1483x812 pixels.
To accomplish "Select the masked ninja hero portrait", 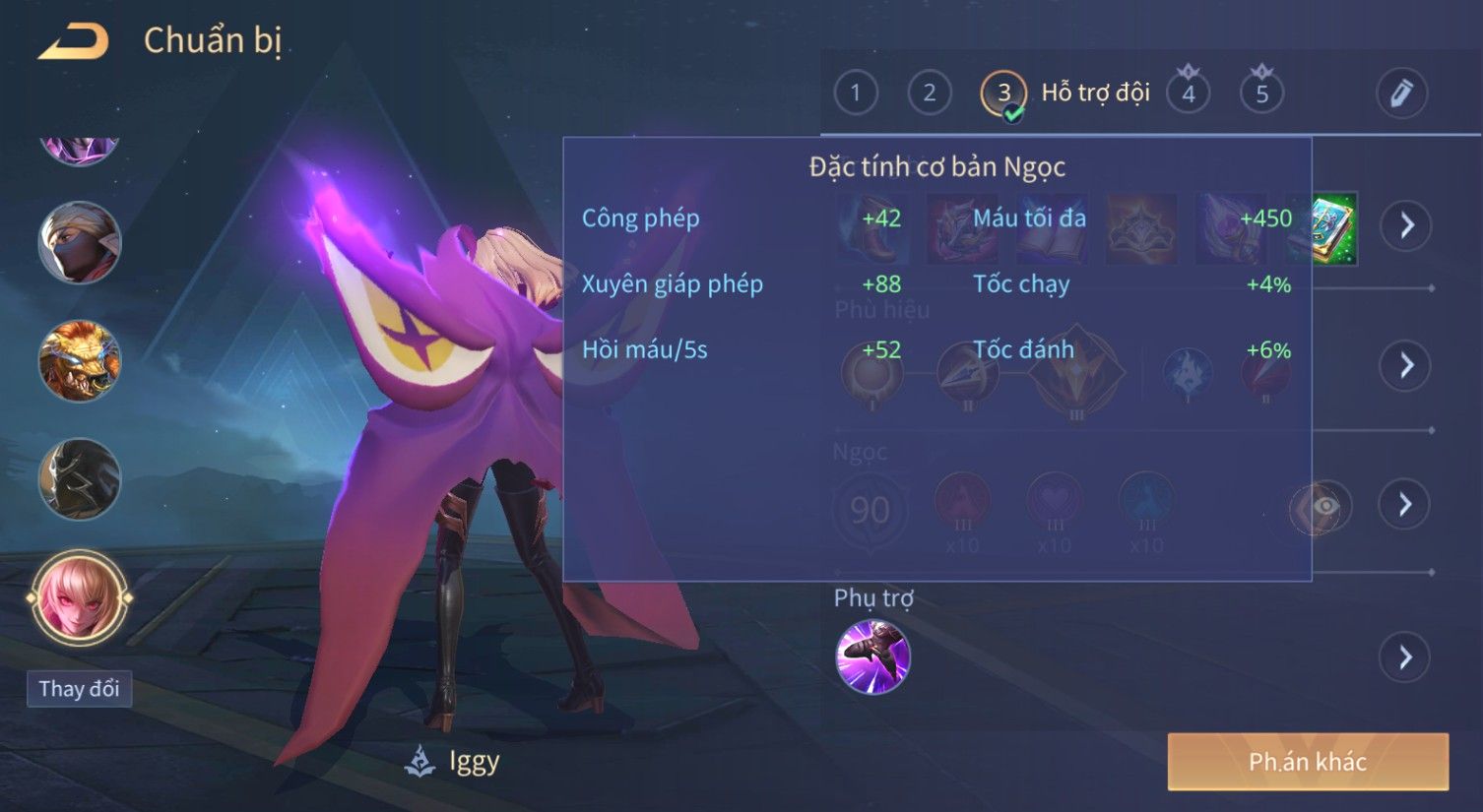I will [x=80, y=242].
